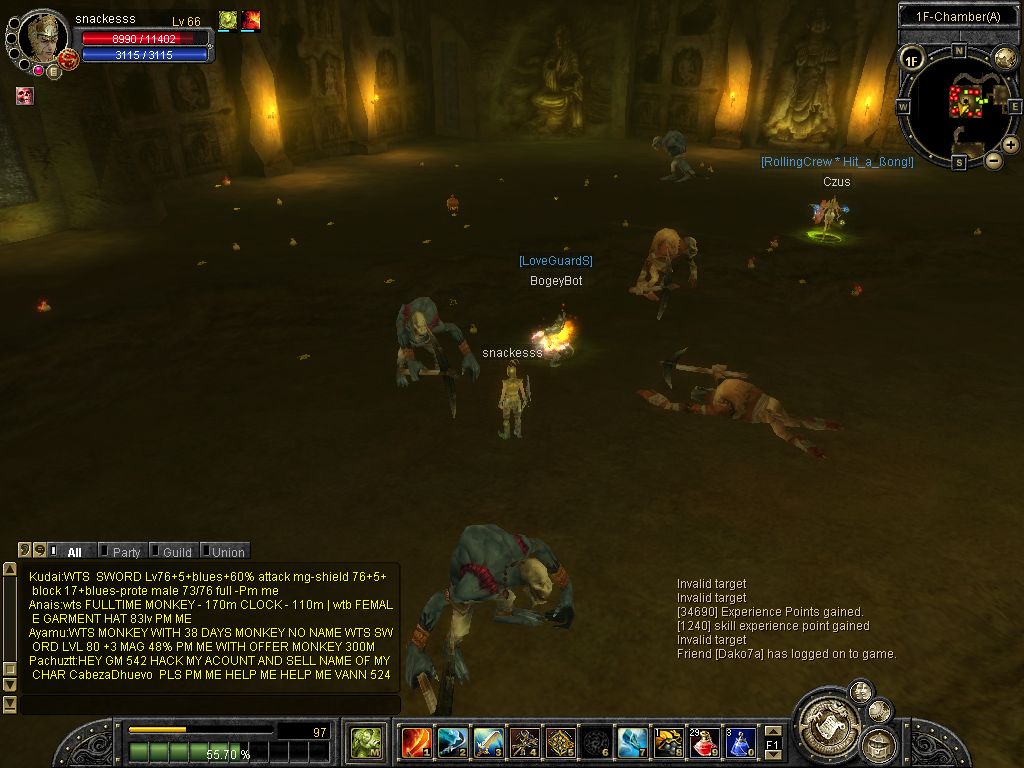
Task: Click the green M icon beside the hotbar
Action: [366, 742]
